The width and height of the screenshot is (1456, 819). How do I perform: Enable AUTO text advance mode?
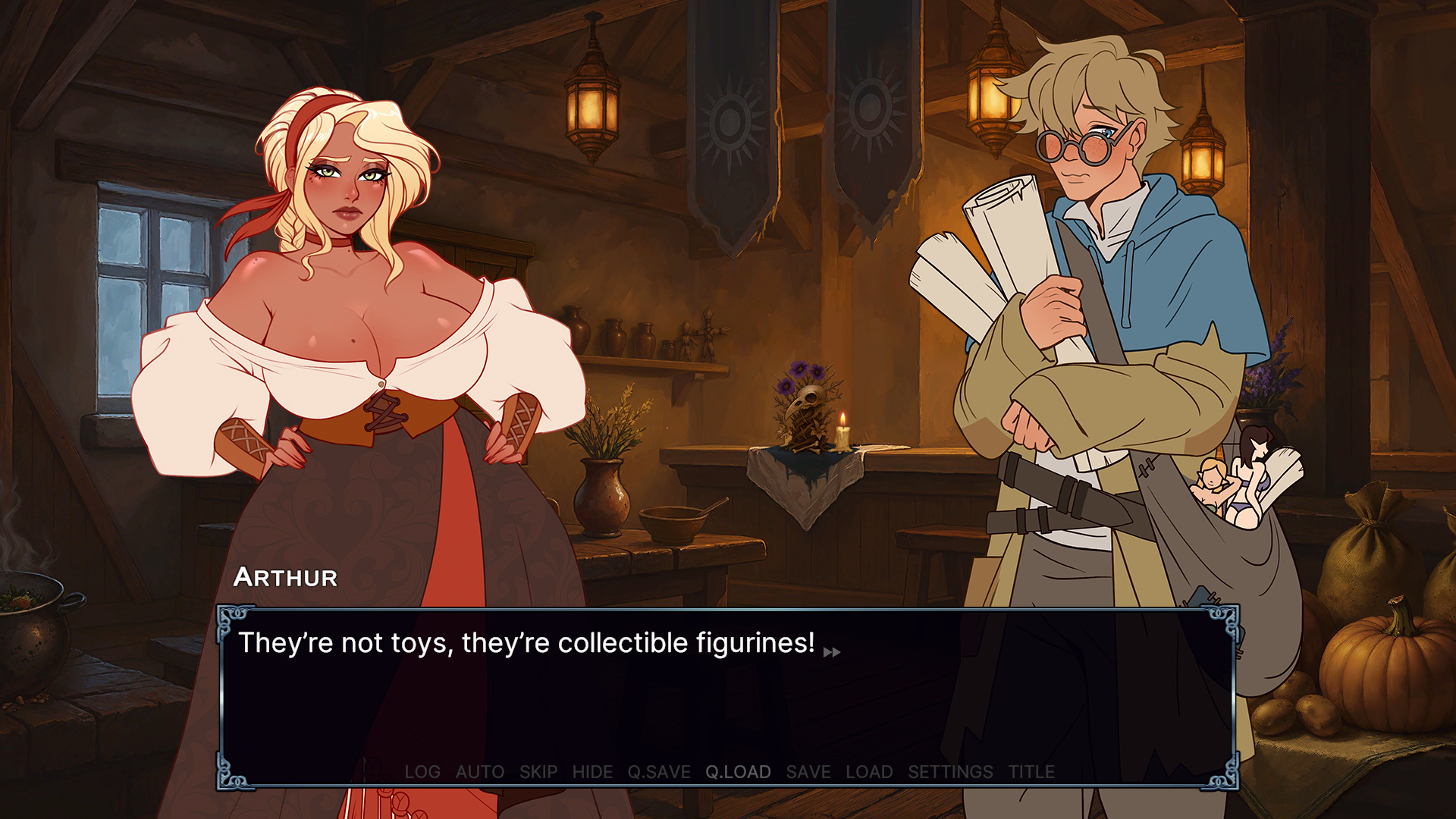click(479, 771)
